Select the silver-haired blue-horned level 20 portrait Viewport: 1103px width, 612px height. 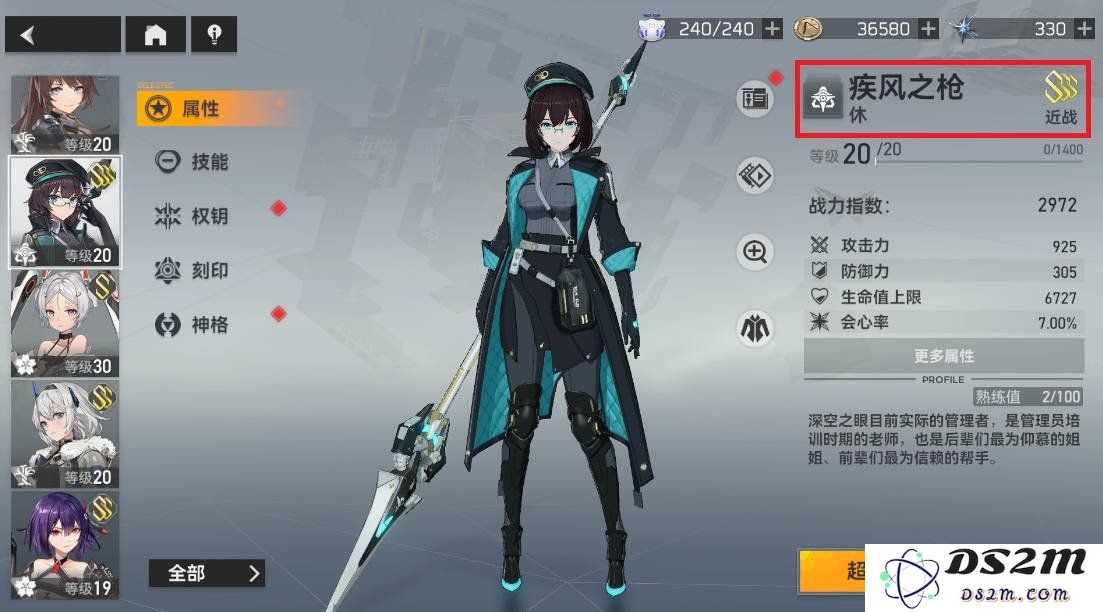[65, 434]
